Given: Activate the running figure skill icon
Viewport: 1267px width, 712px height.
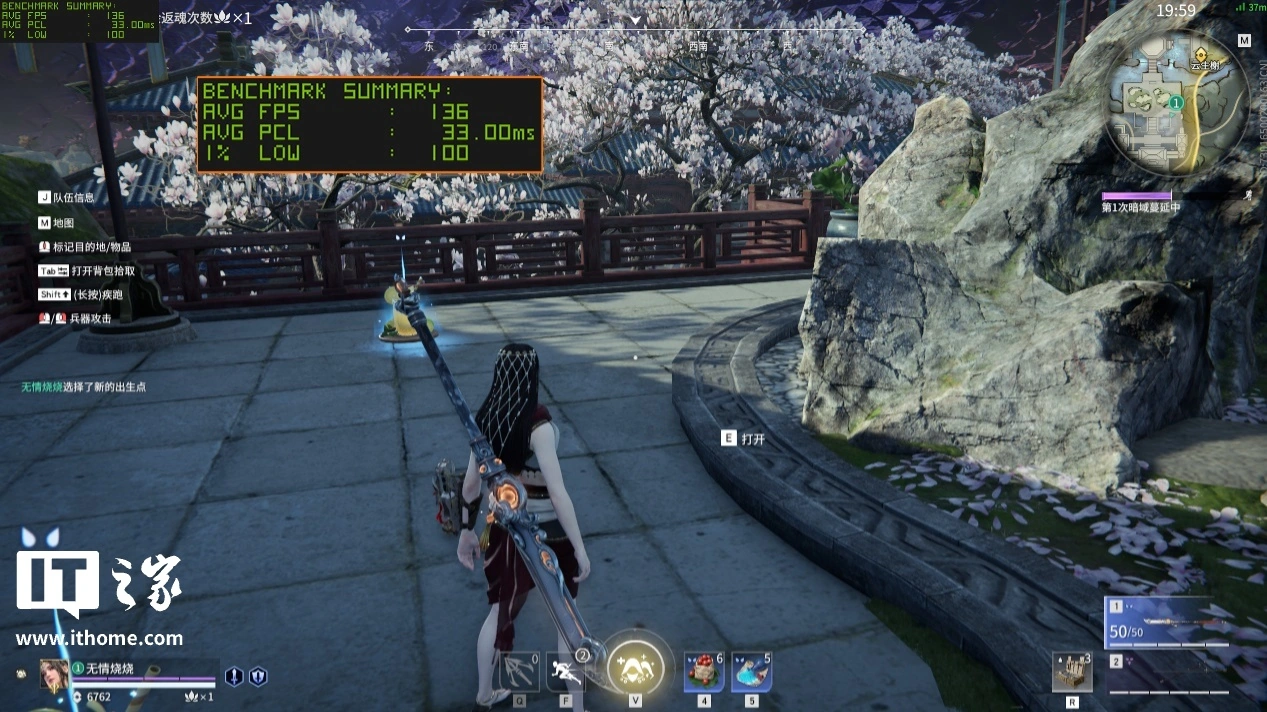Looking at the screenshot, I should tap(566, 672).
